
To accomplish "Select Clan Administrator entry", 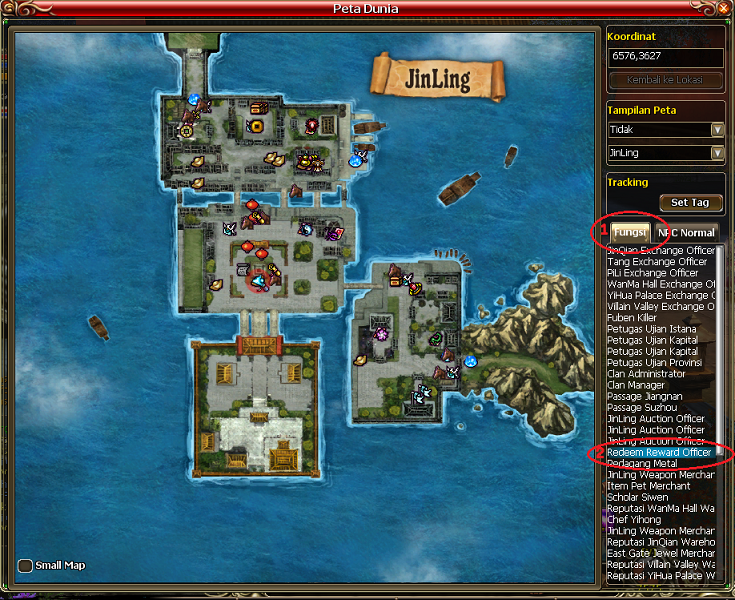I will tap(646, 374).
